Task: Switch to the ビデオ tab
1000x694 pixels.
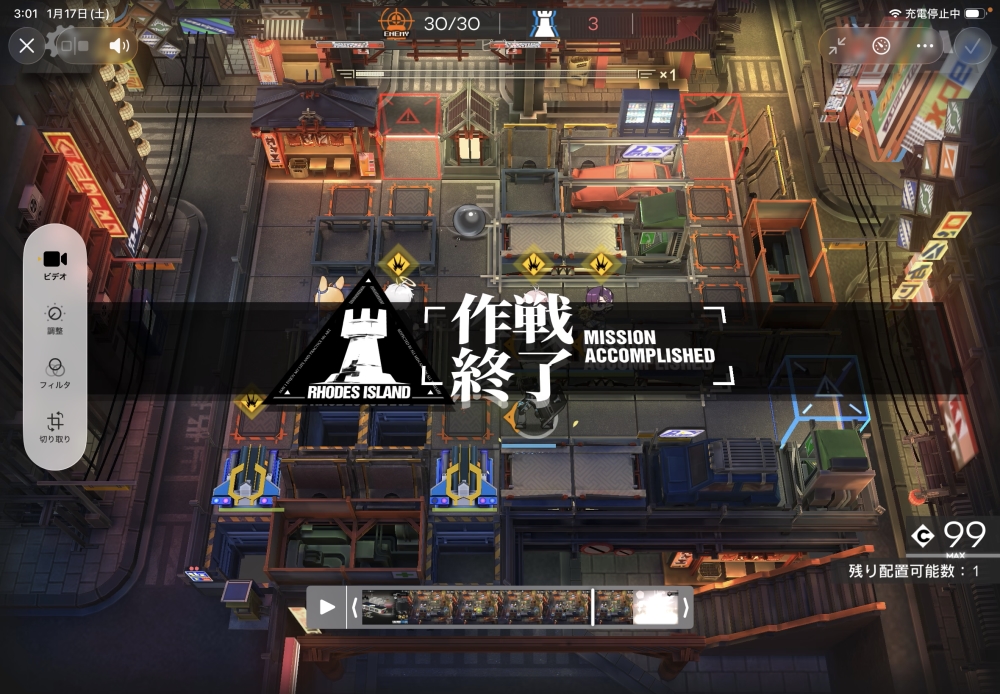Action: tap(55, 264)
